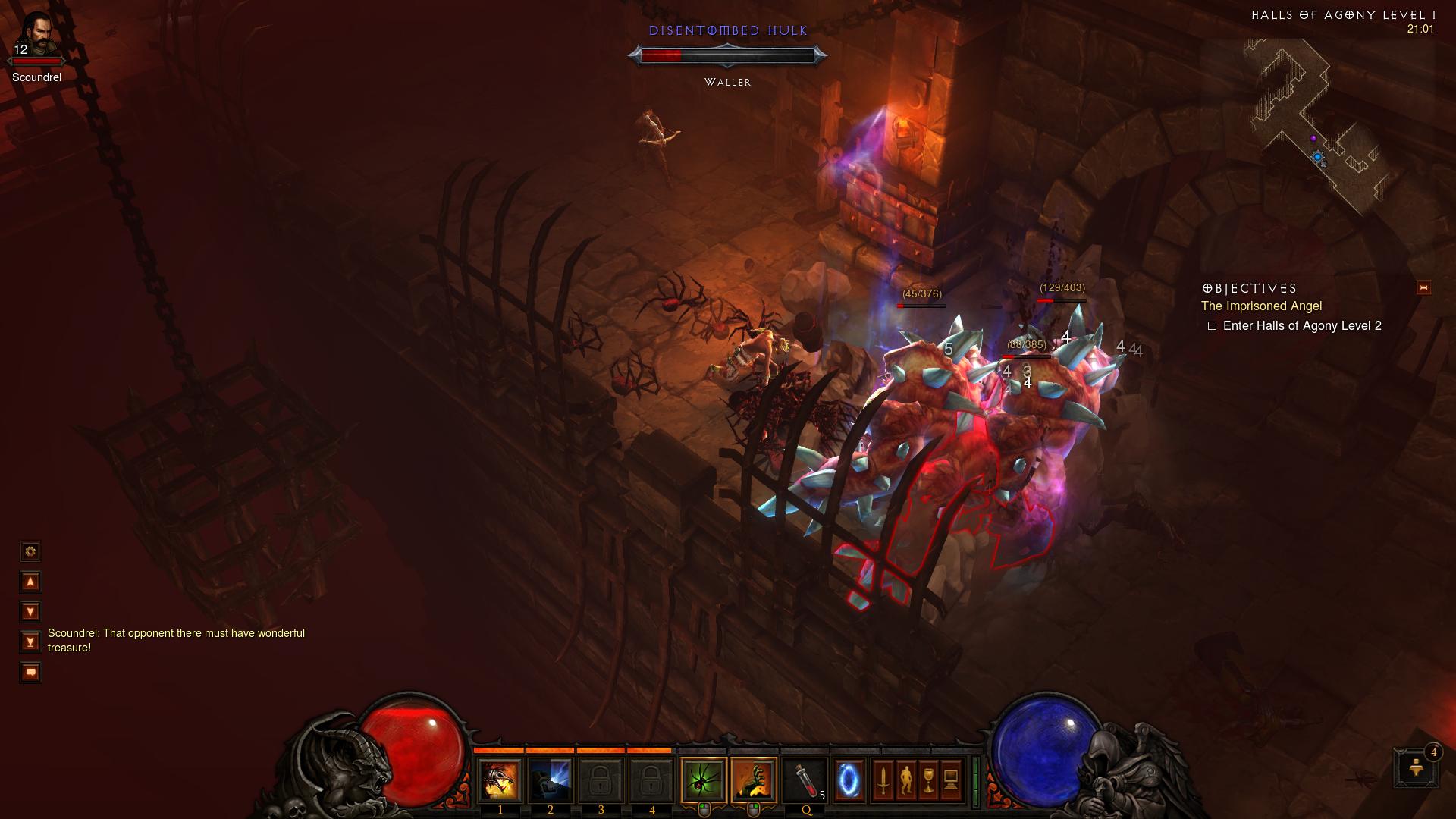Open the inventory character figure icon

click(905, 780)
